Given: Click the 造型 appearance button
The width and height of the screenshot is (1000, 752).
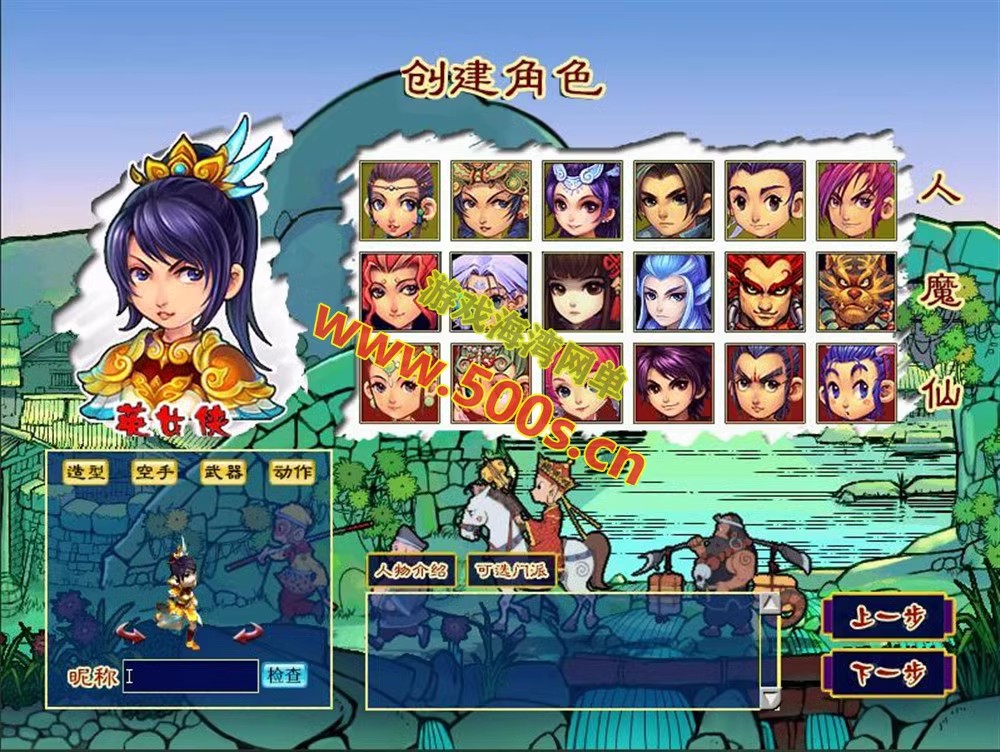Looking at the screenshot, I should click(x=86, y=472).
